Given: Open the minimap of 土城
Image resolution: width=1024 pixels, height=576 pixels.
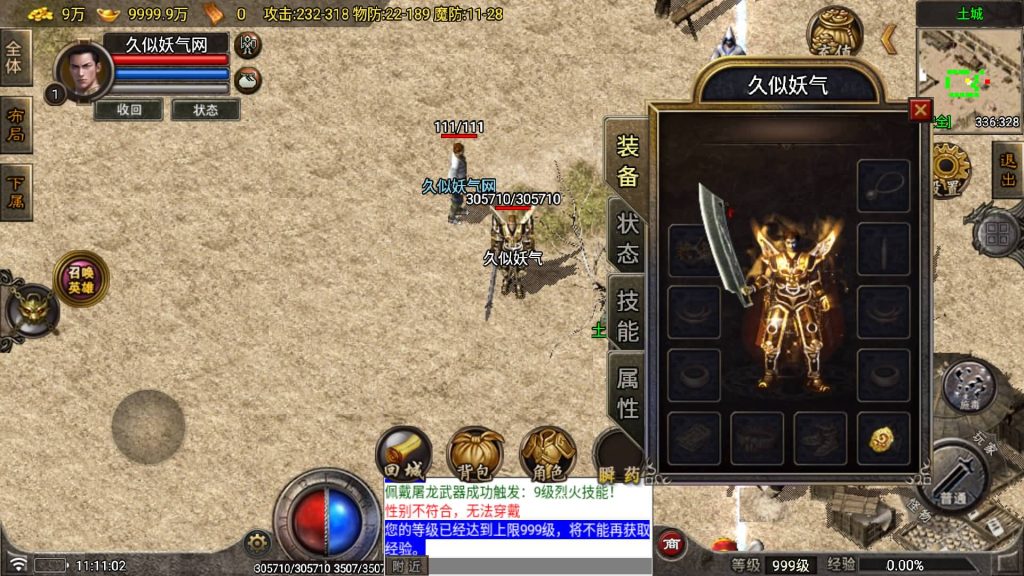Looking at the screenshot, I should pos(967,80).
